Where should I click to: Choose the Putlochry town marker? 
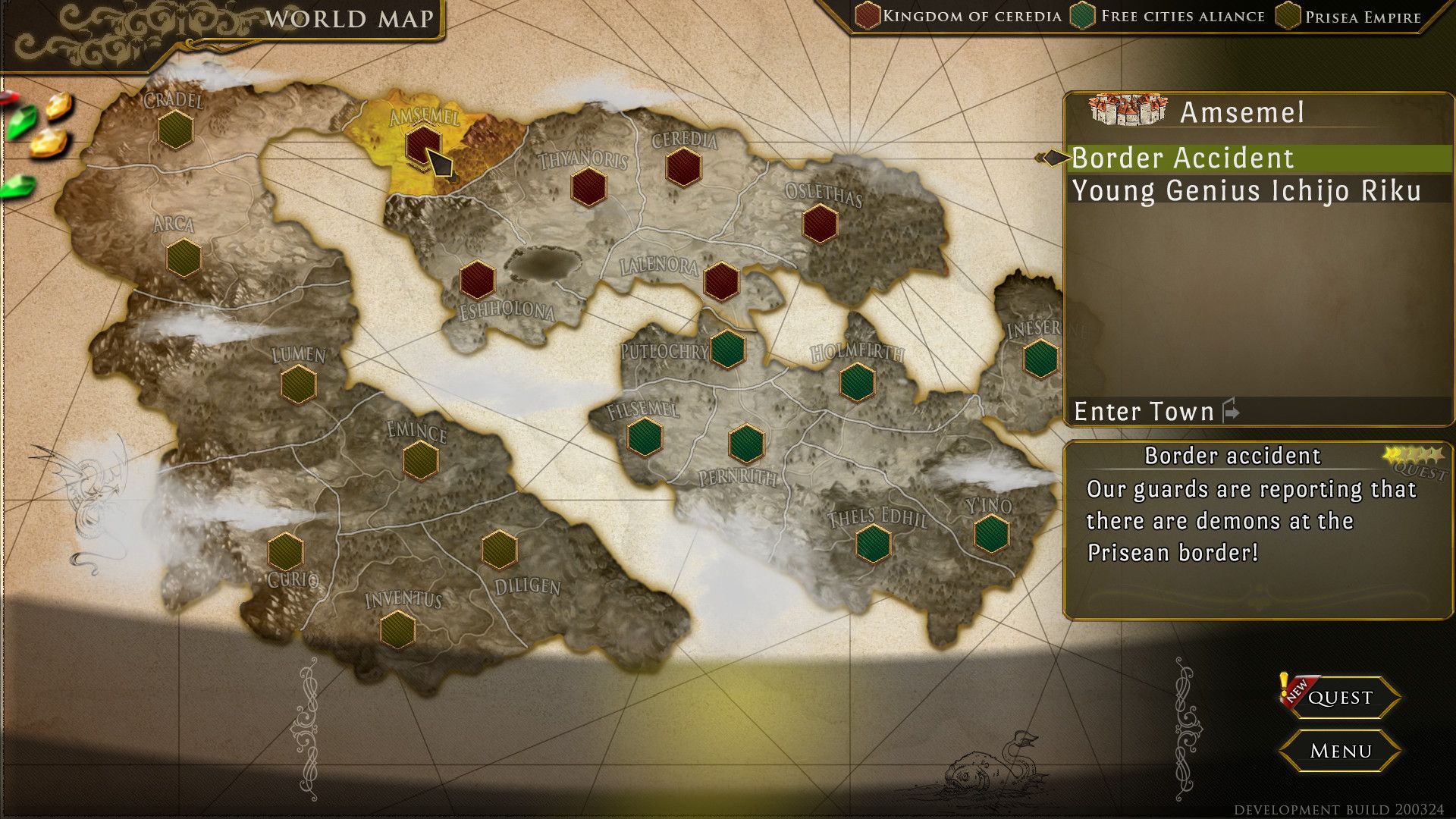coord(727,349)
